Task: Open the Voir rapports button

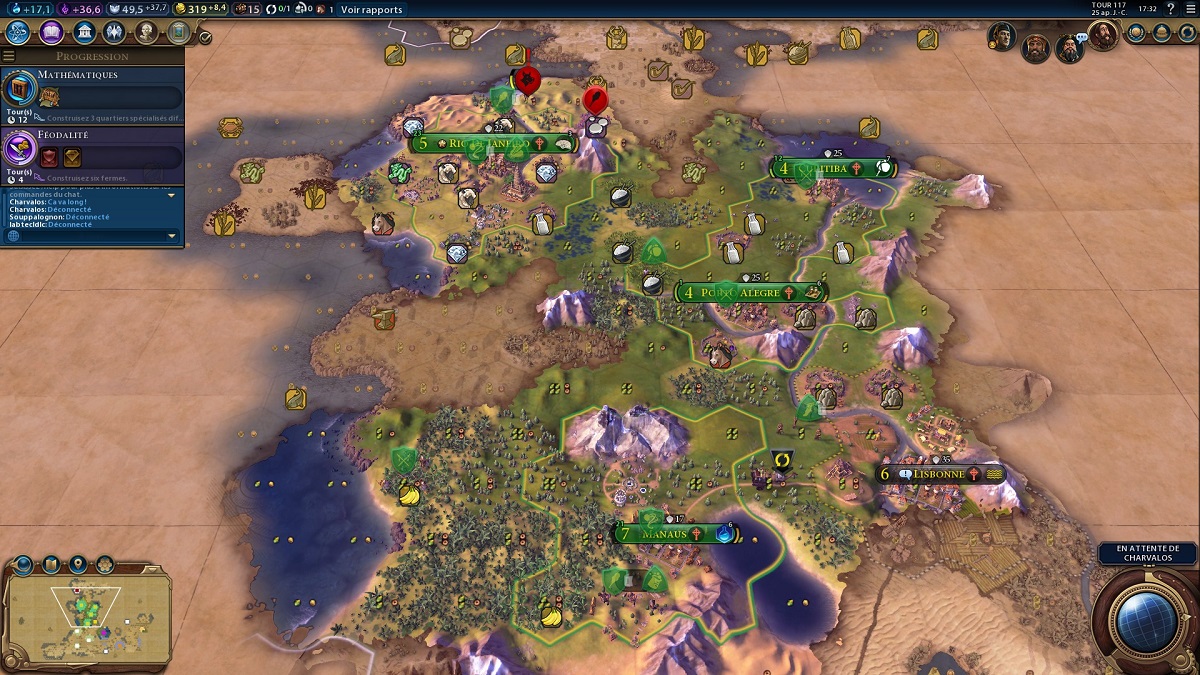Action: (x=371, y=10)
